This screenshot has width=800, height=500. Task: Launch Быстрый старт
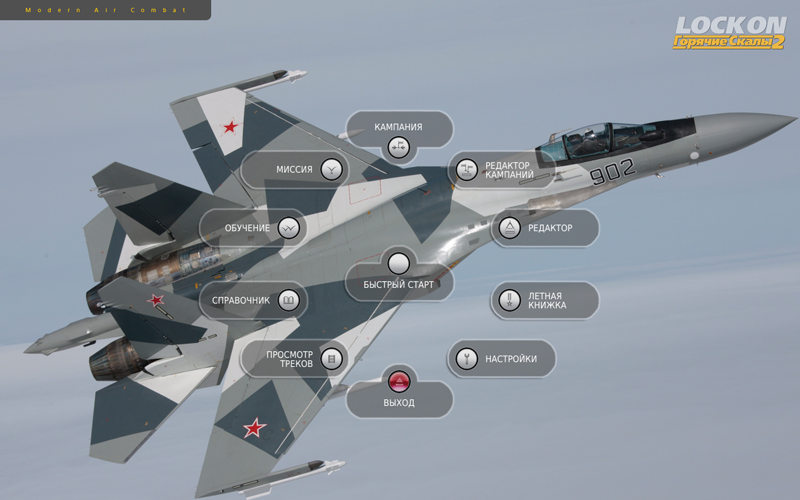pos(399,264)
